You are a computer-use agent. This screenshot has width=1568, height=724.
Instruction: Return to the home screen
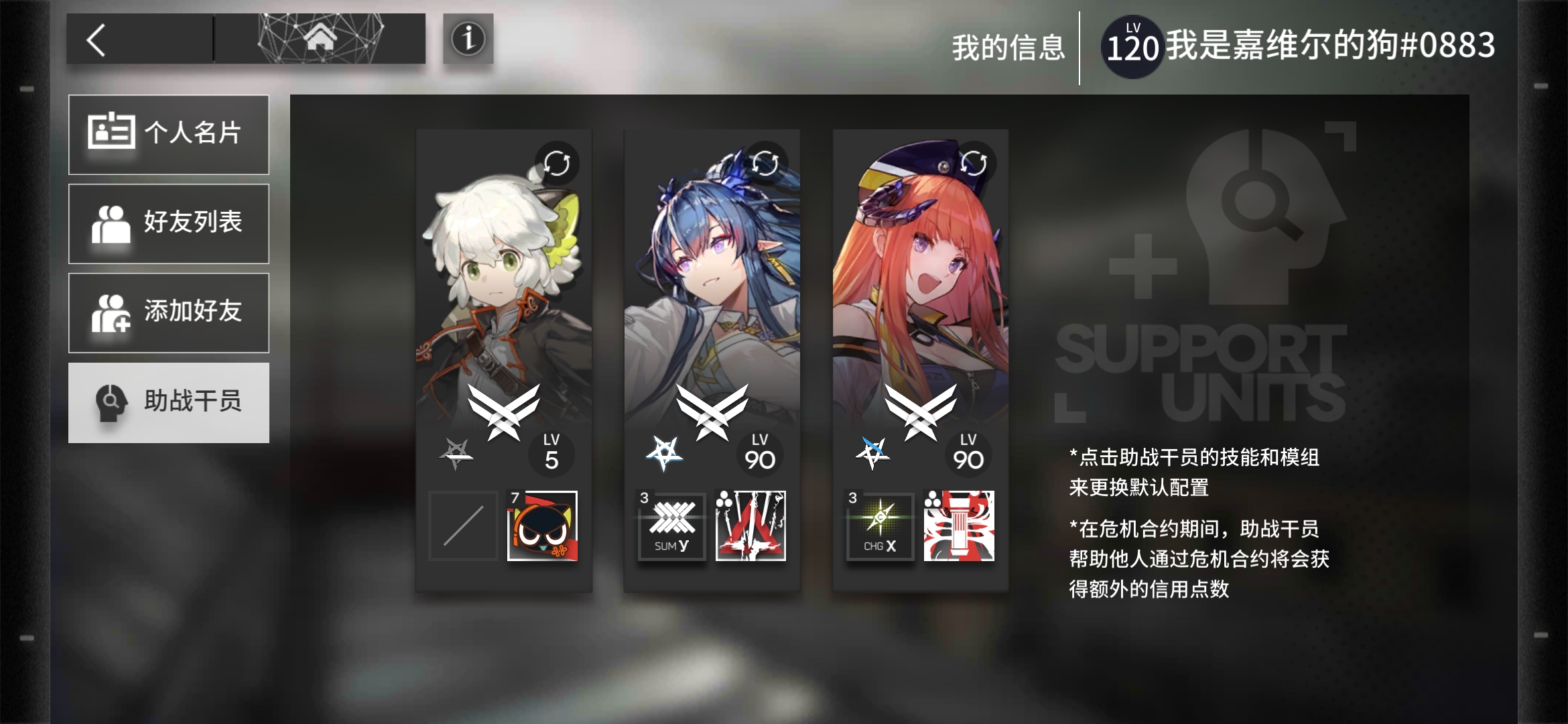click(x=320, y=38)
